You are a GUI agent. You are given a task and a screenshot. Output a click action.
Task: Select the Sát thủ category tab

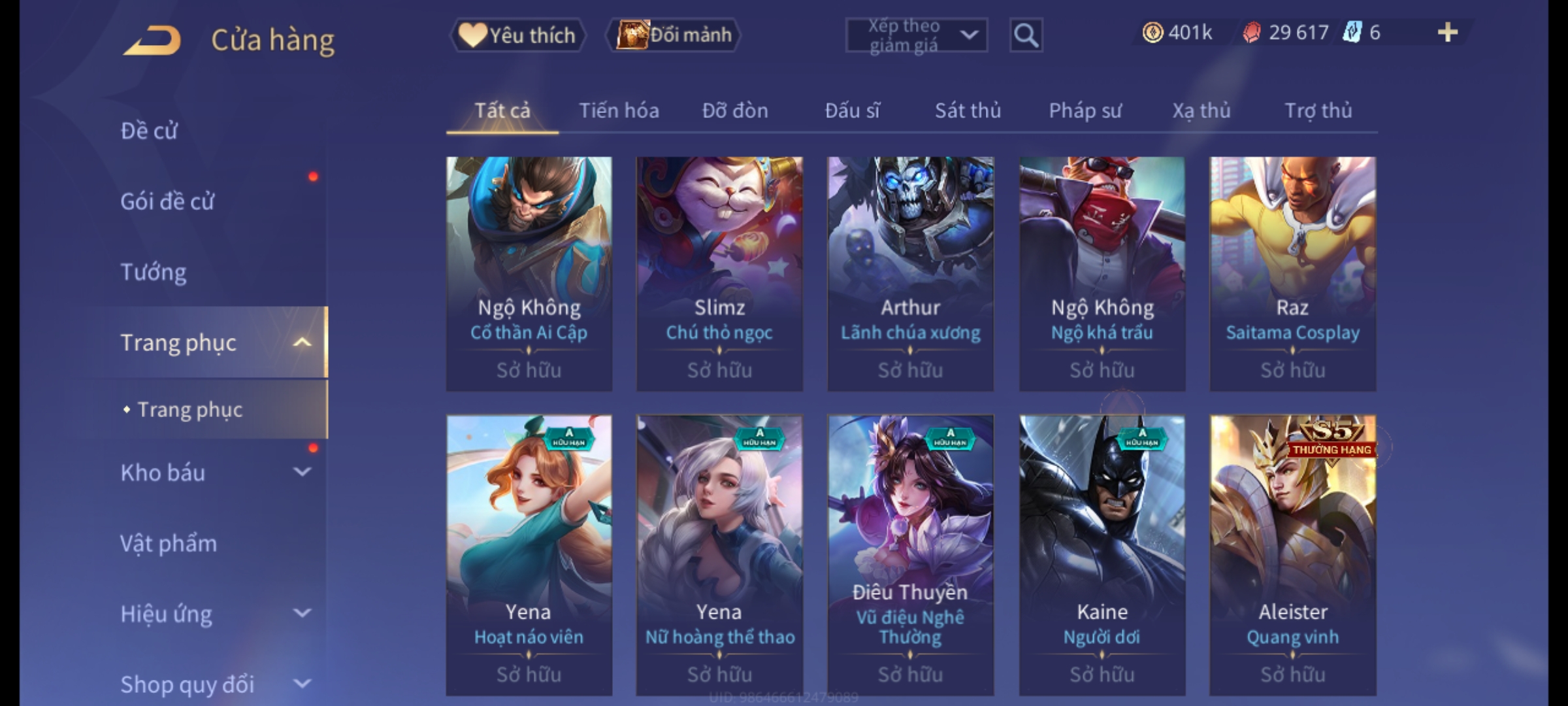(x=968, y=110)
